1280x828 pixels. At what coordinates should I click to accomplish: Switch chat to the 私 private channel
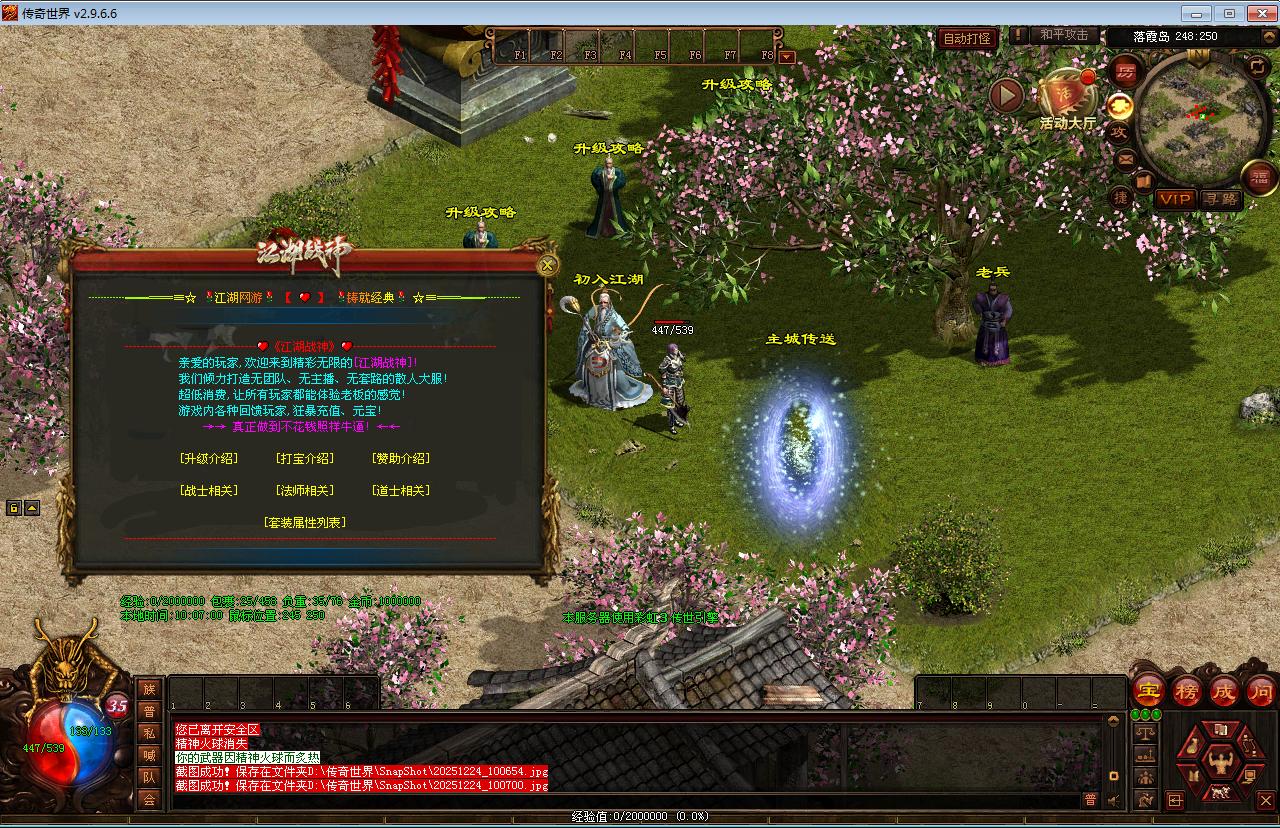click(x=149, y=733)
